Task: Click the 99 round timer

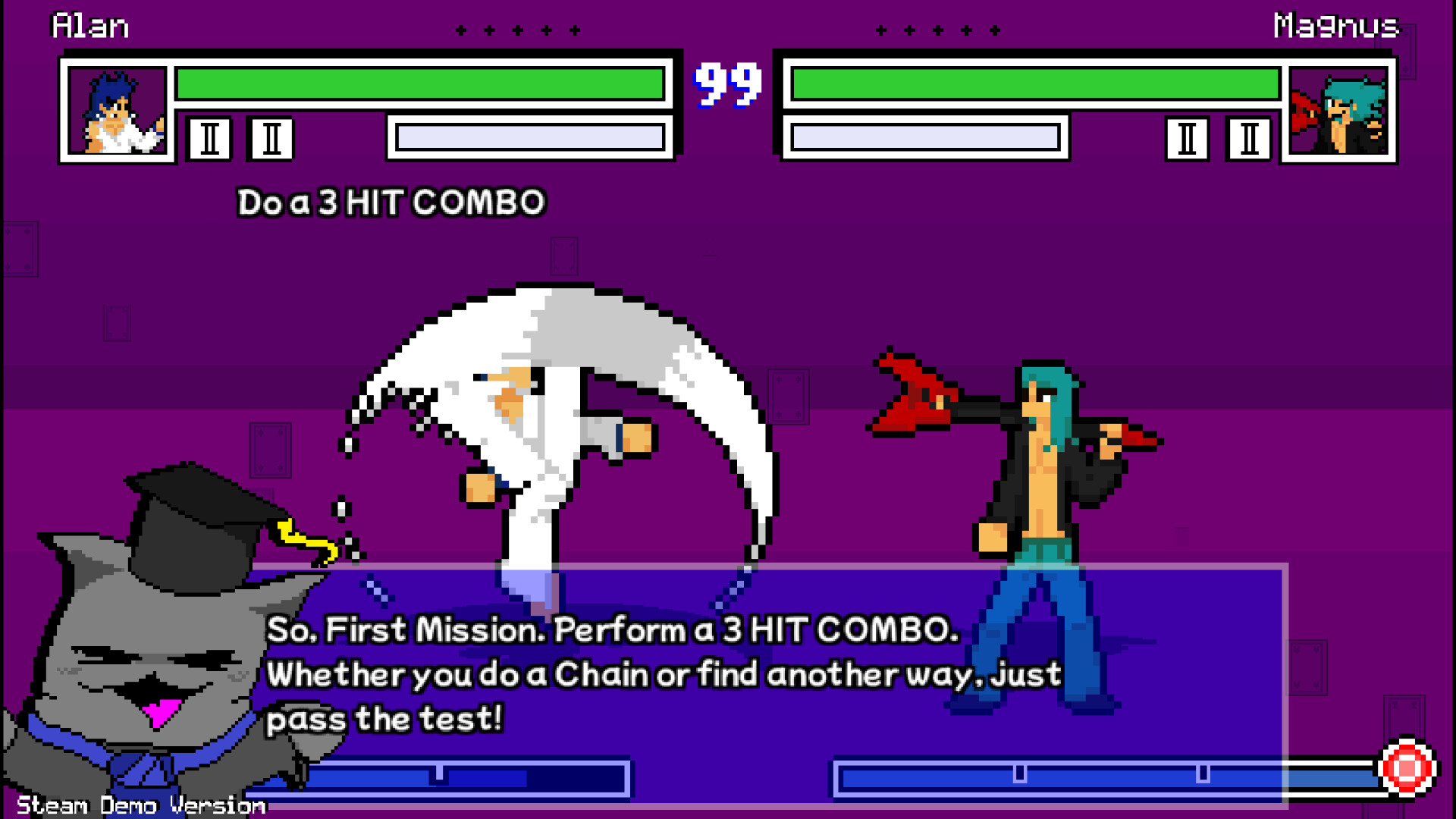Action: (726, 85)
